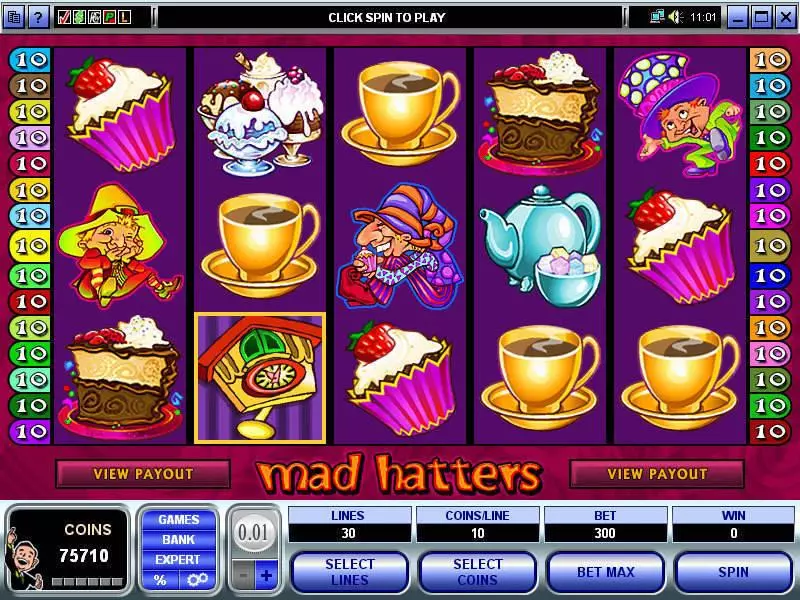Open the gears options button
The width and height of the screenshot is (800, 600).
point(196,580)
